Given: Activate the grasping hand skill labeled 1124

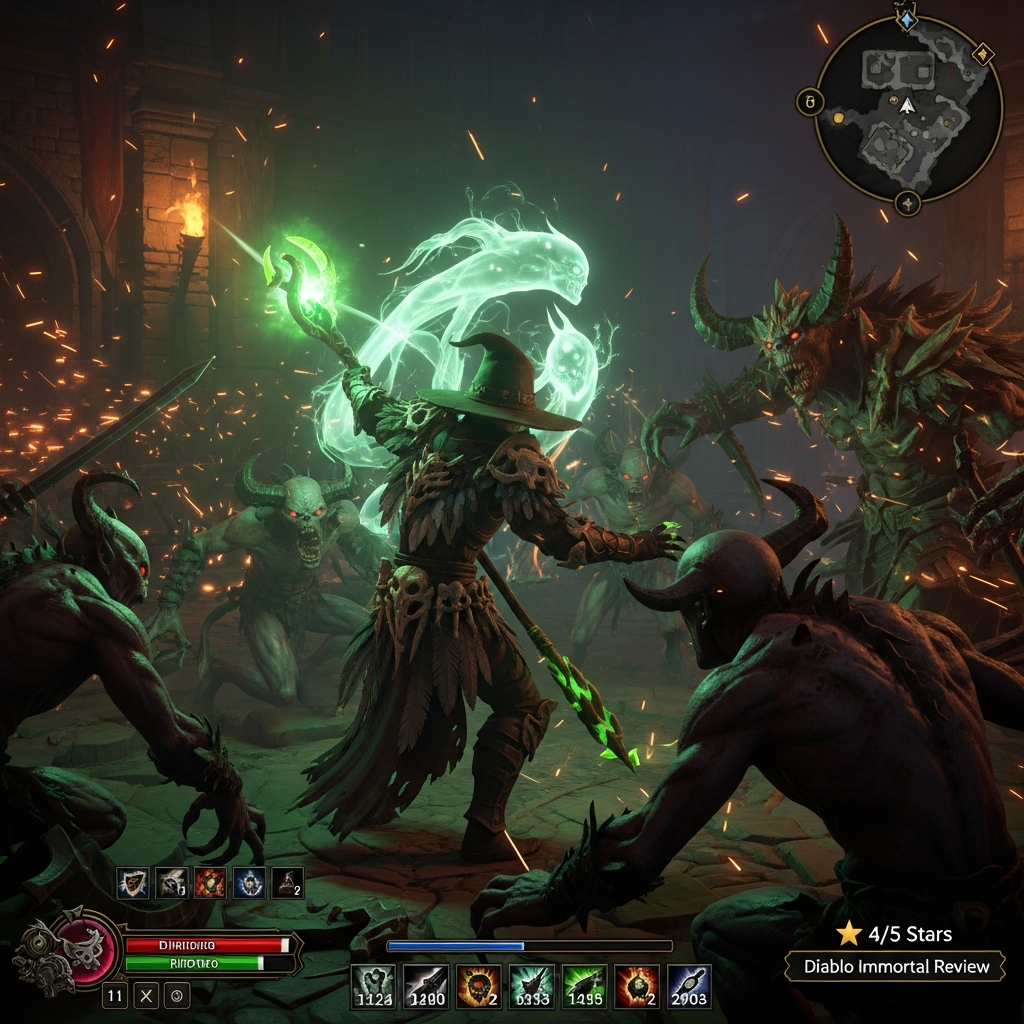Looking at the screenshot, I should 373,986.
